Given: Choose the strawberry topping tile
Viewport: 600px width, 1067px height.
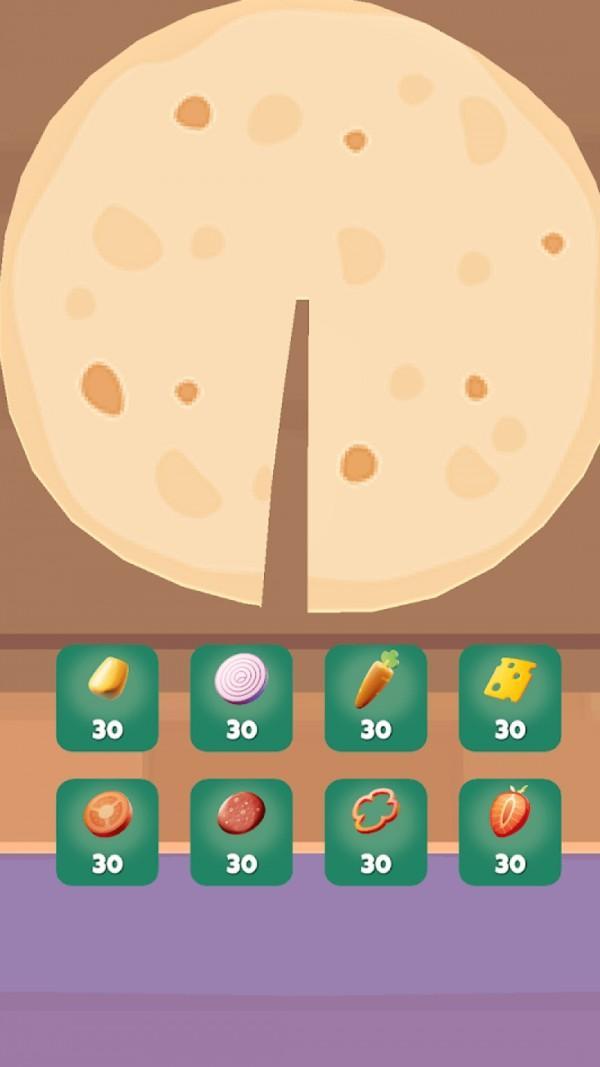Looking at the screenshot, I should (509, 831).
